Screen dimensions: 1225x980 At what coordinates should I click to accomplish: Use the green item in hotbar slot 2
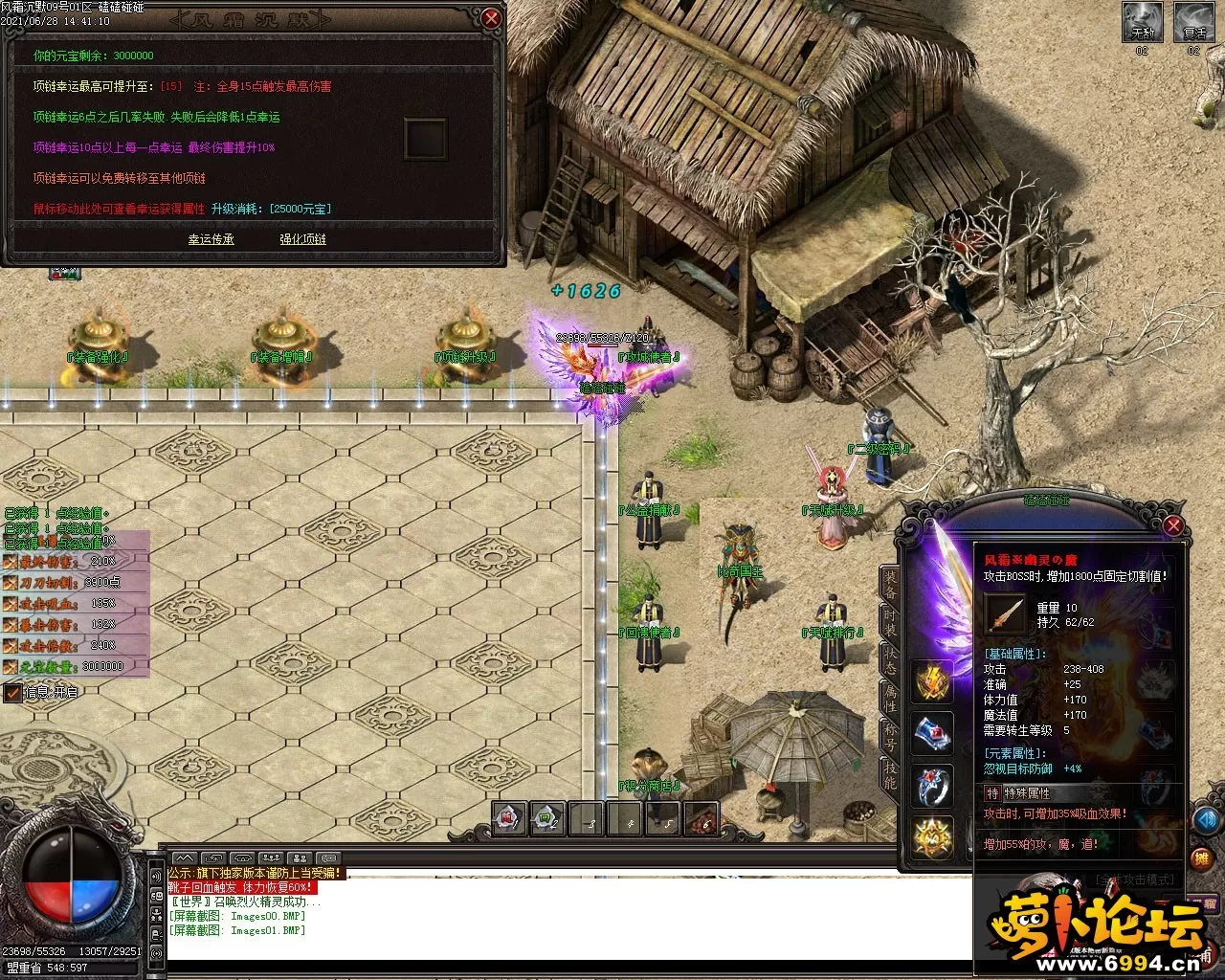point(547,818)
